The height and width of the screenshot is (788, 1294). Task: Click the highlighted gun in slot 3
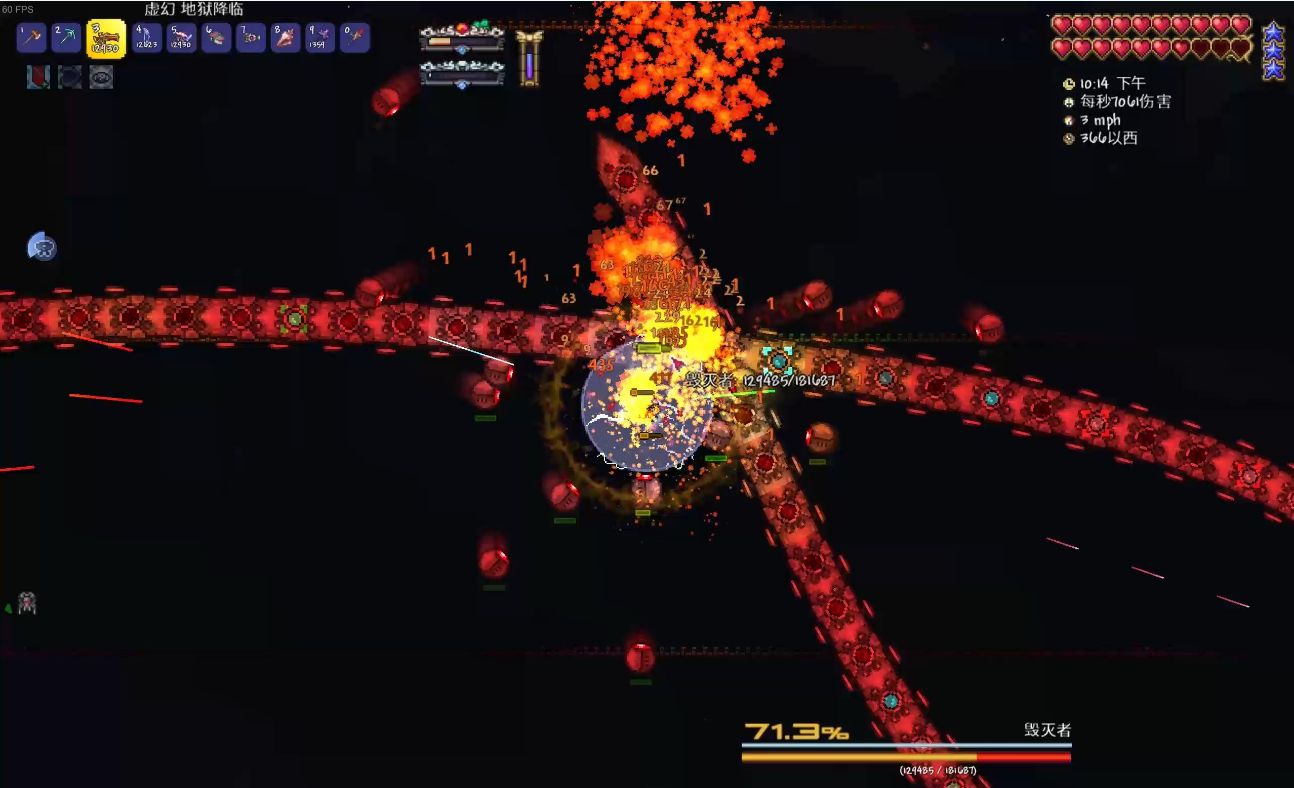(x=106, y=39)
